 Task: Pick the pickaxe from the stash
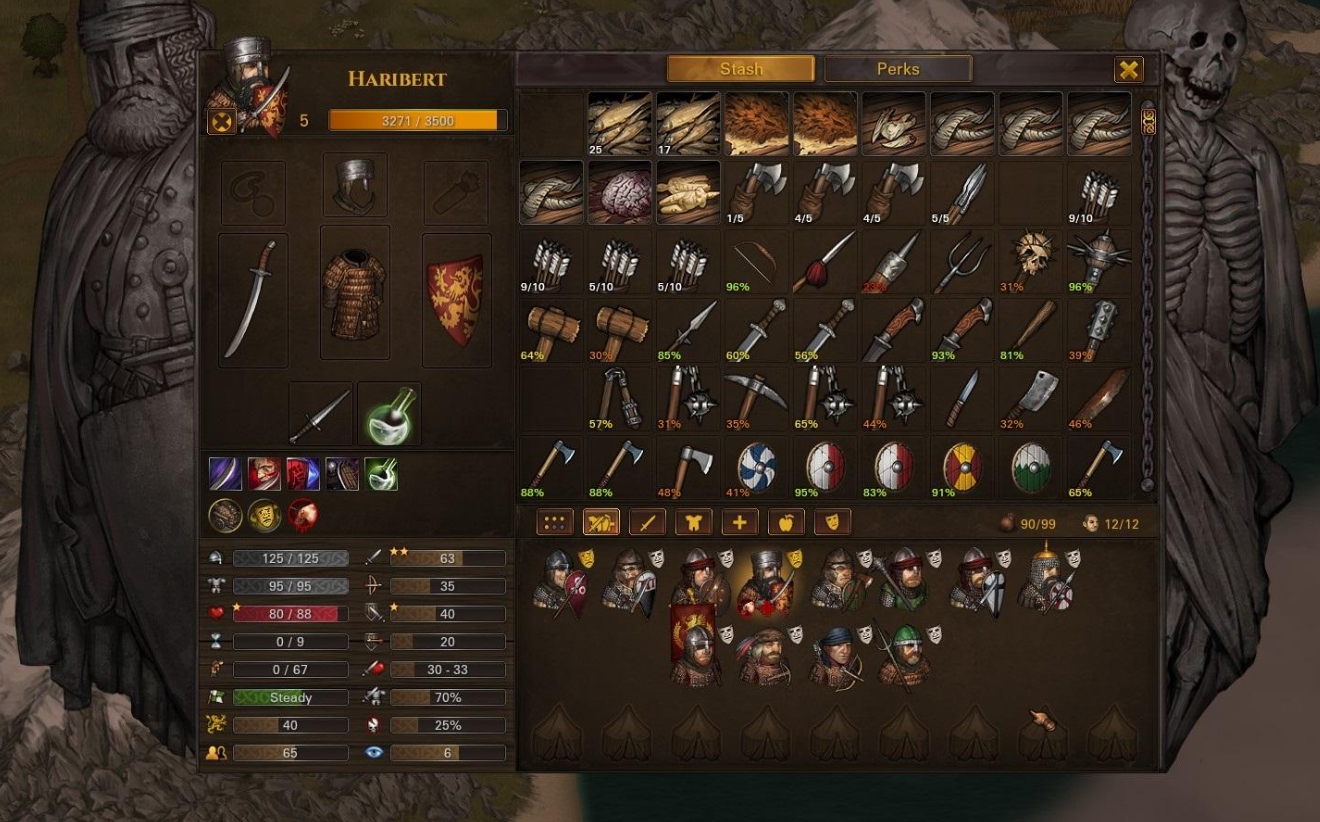tap(757, 398)
